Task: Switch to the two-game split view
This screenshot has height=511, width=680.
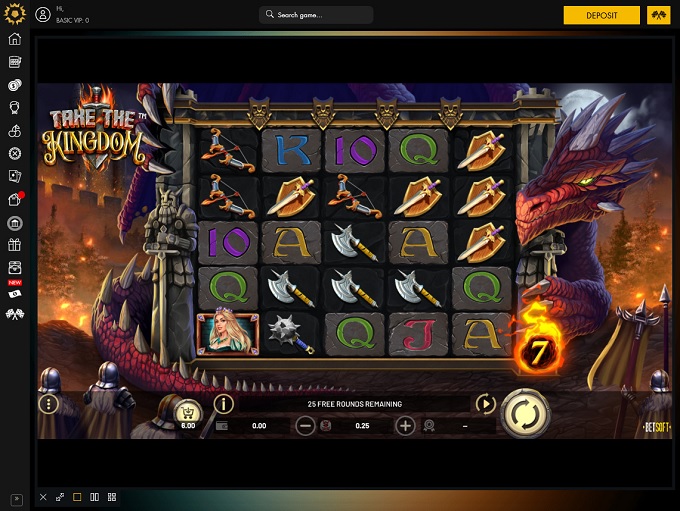Action: [x=95, y=497]
